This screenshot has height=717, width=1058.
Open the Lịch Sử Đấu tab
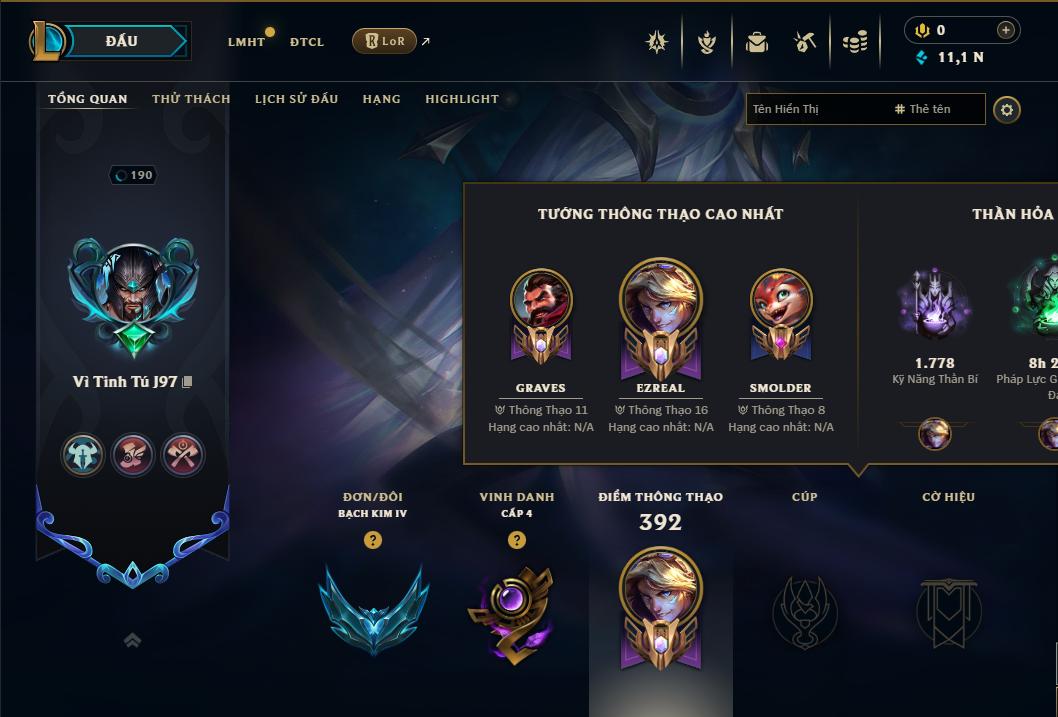[296, 99]
